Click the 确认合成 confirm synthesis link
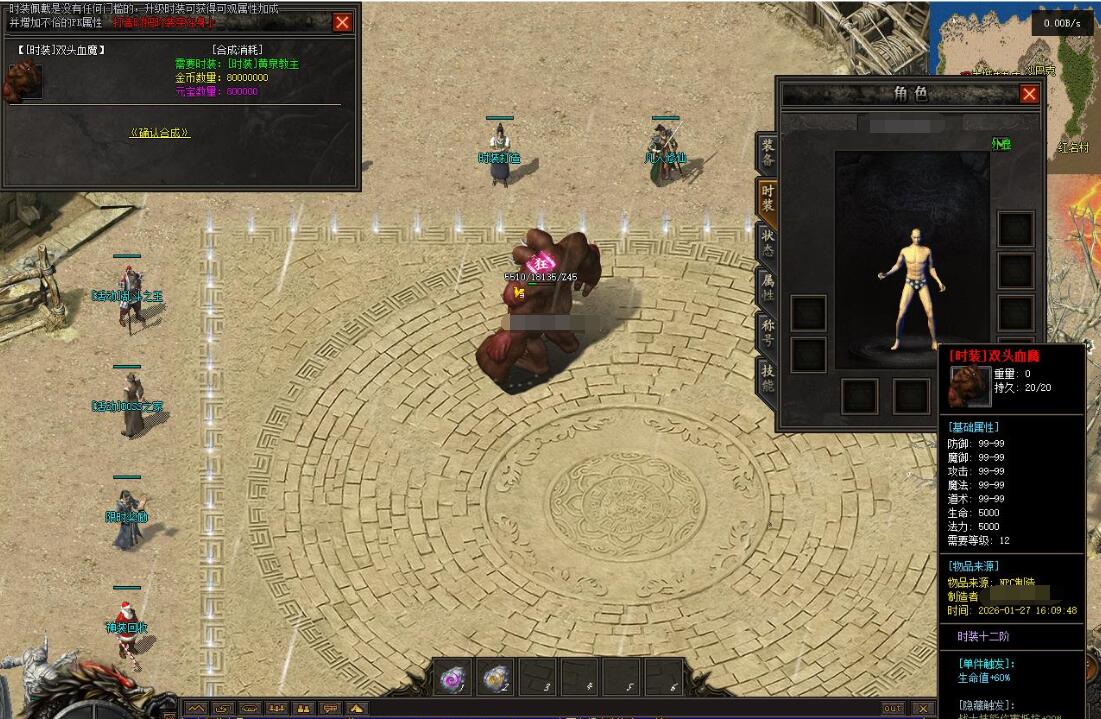Screen dimensions: 1101x719 pos(159,133)
